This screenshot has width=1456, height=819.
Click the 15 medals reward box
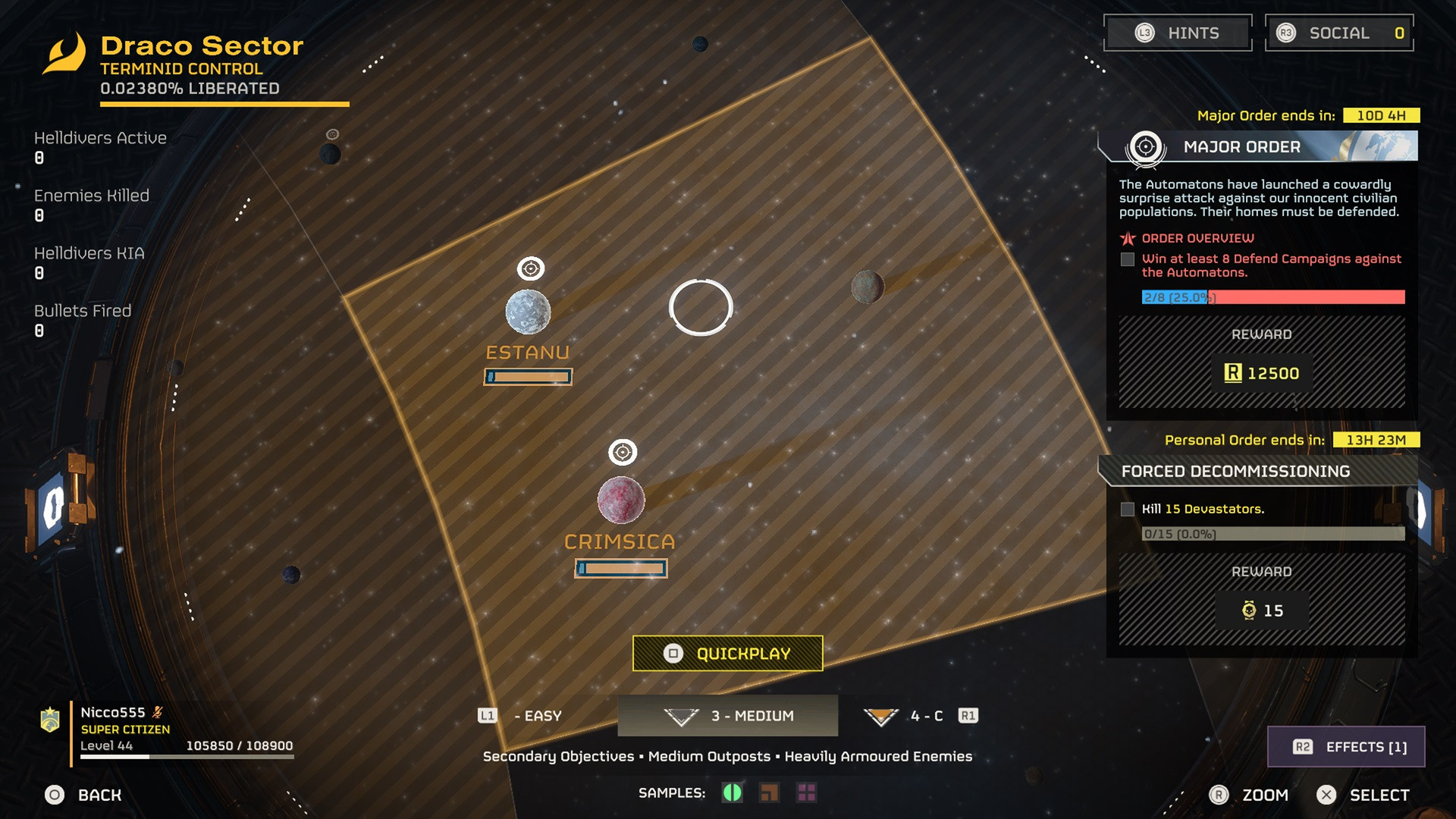(1262, 610)
